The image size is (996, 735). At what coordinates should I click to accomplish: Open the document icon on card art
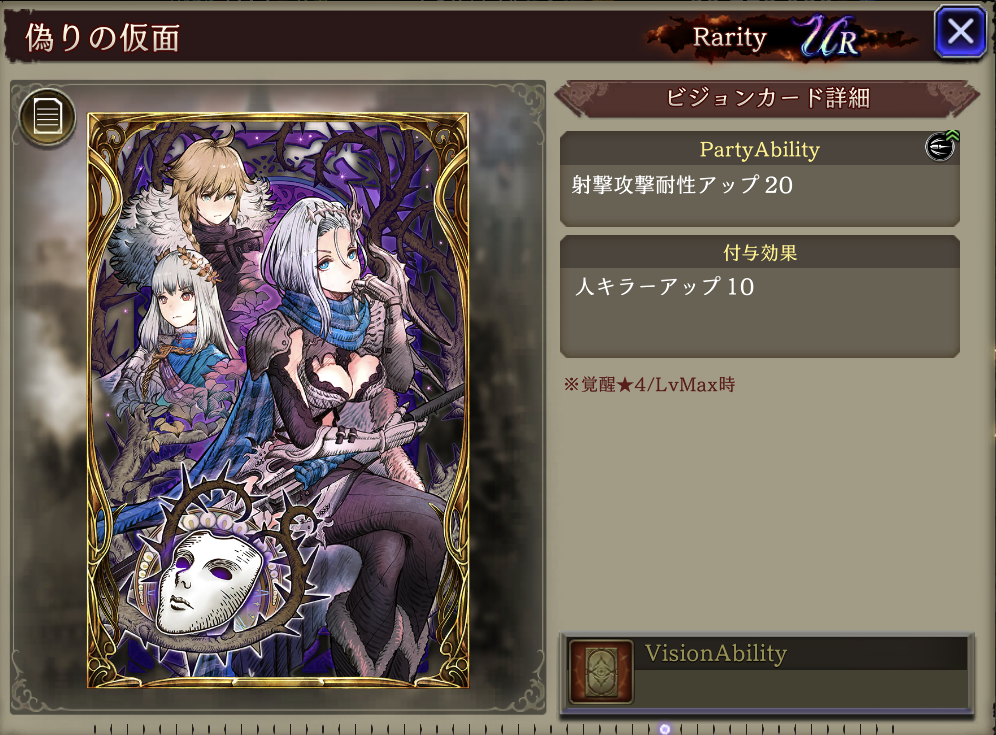pos(46,117)
